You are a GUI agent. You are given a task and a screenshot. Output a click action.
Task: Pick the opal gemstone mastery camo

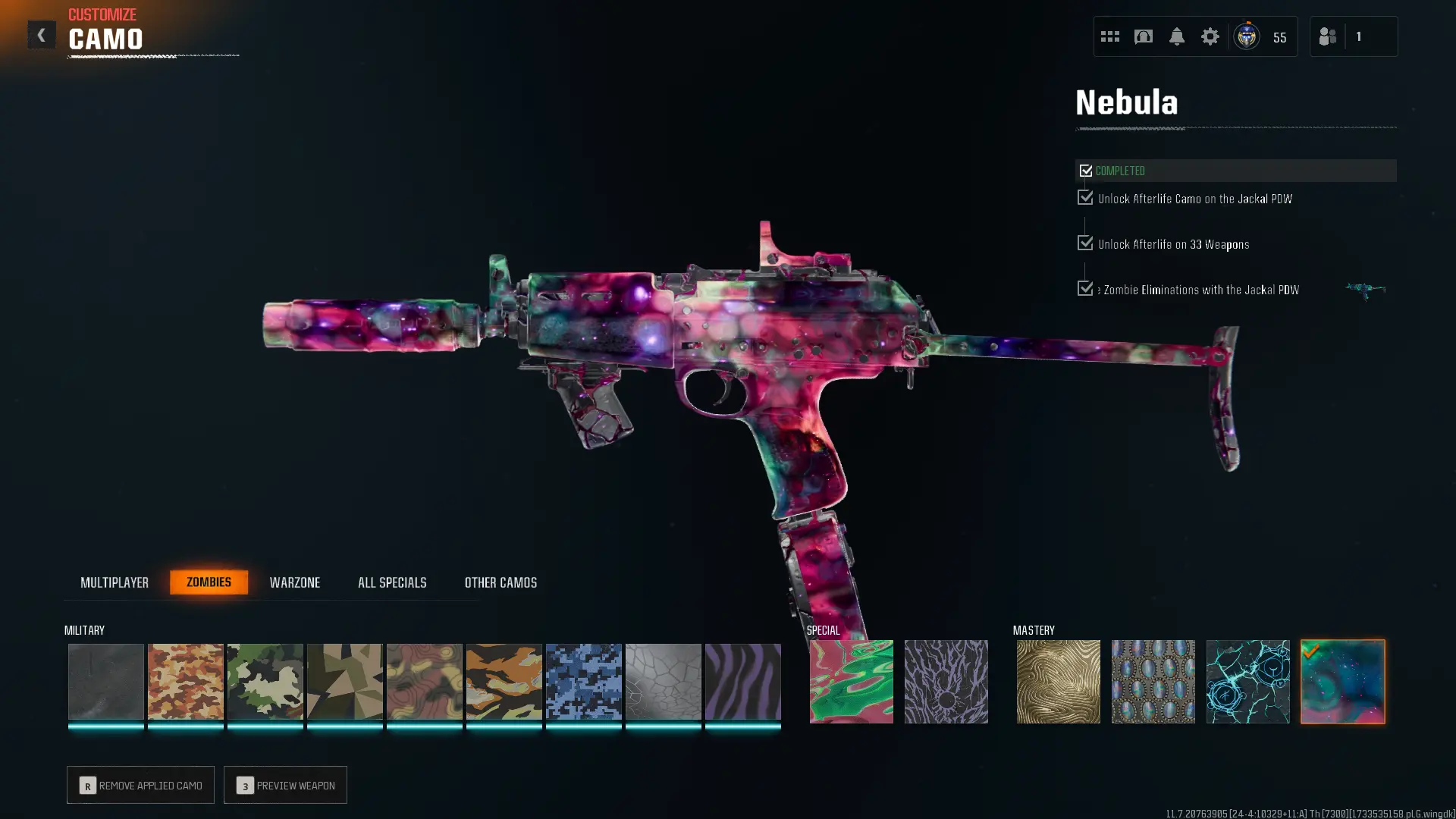pos(1153,681)
